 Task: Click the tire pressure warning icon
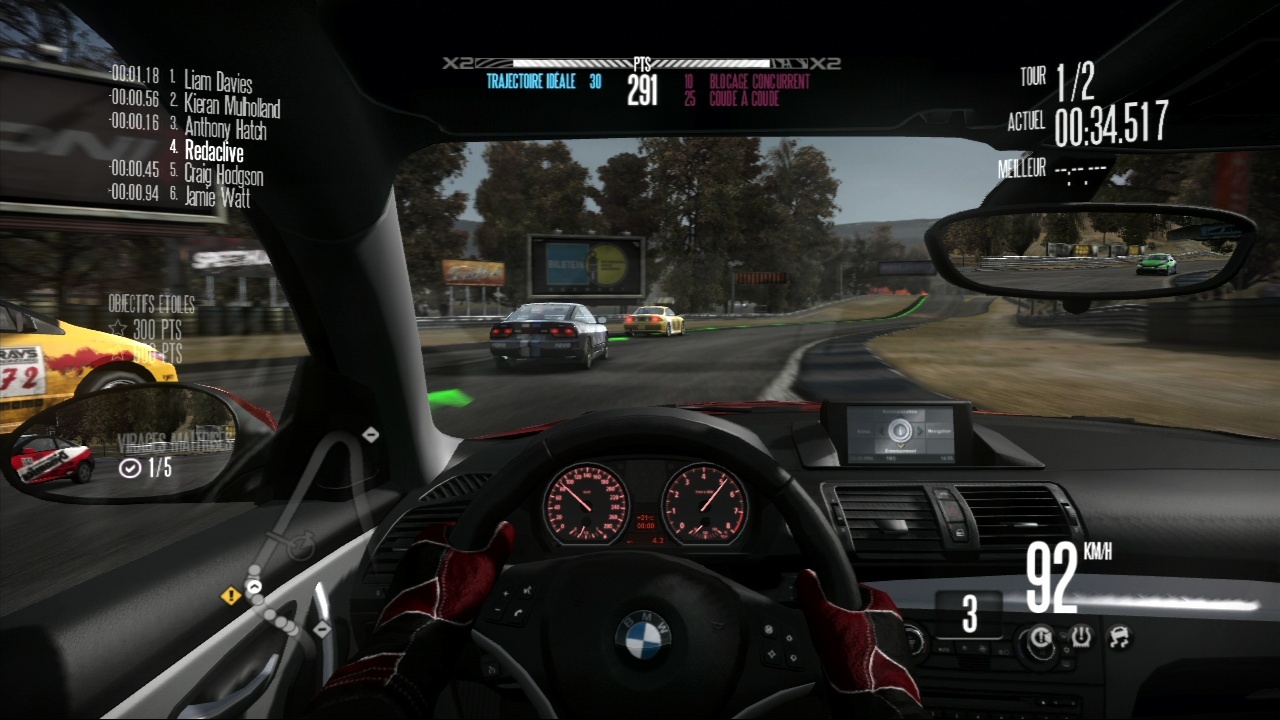tap(1081, 636)
